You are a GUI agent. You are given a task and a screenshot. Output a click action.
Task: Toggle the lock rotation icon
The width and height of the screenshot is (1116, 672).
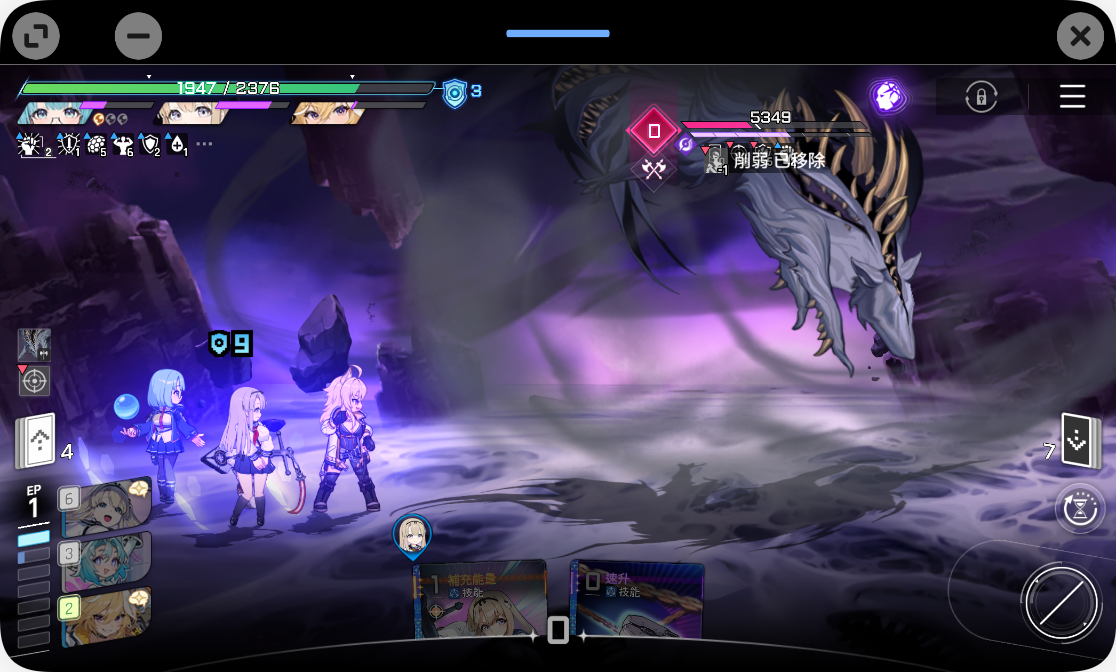click(x=981, y=97)
